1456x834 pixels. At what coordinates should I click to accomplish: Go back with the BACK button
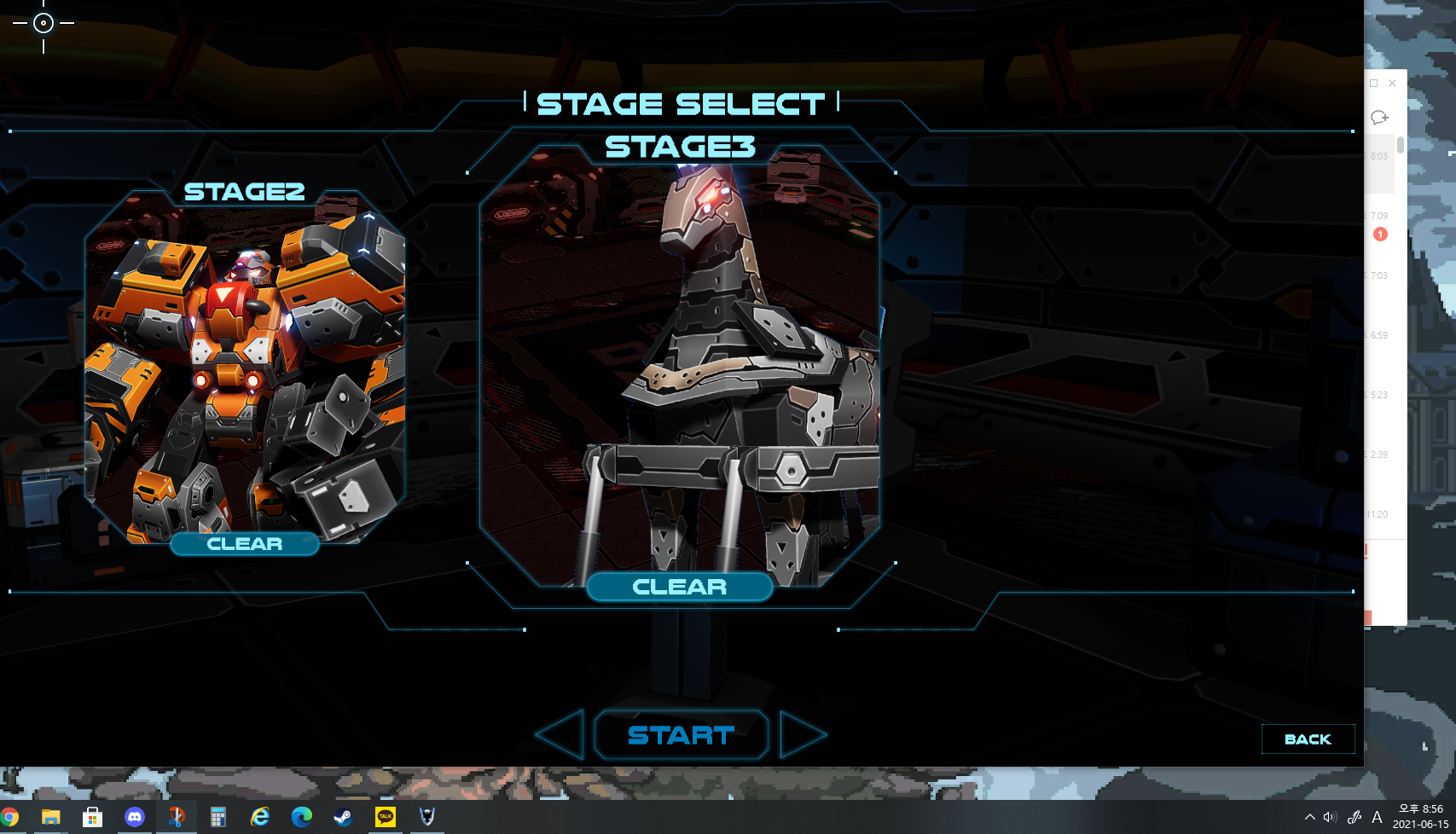1308,739
